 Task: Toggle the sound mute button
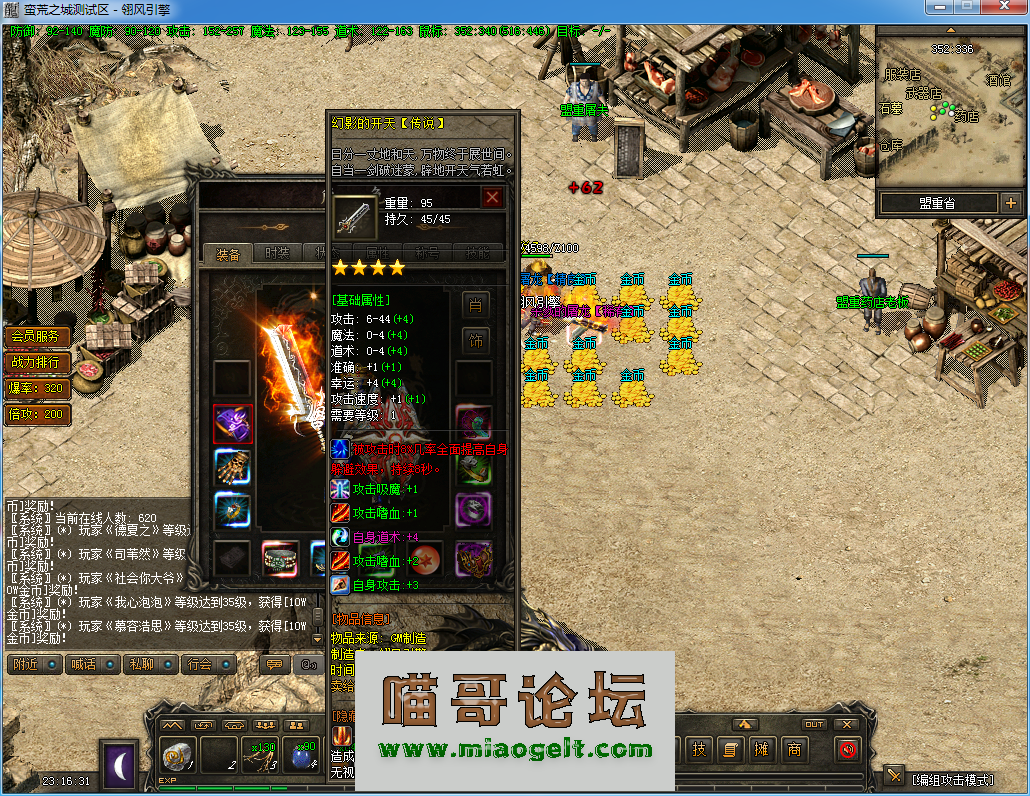coord(848,749)
